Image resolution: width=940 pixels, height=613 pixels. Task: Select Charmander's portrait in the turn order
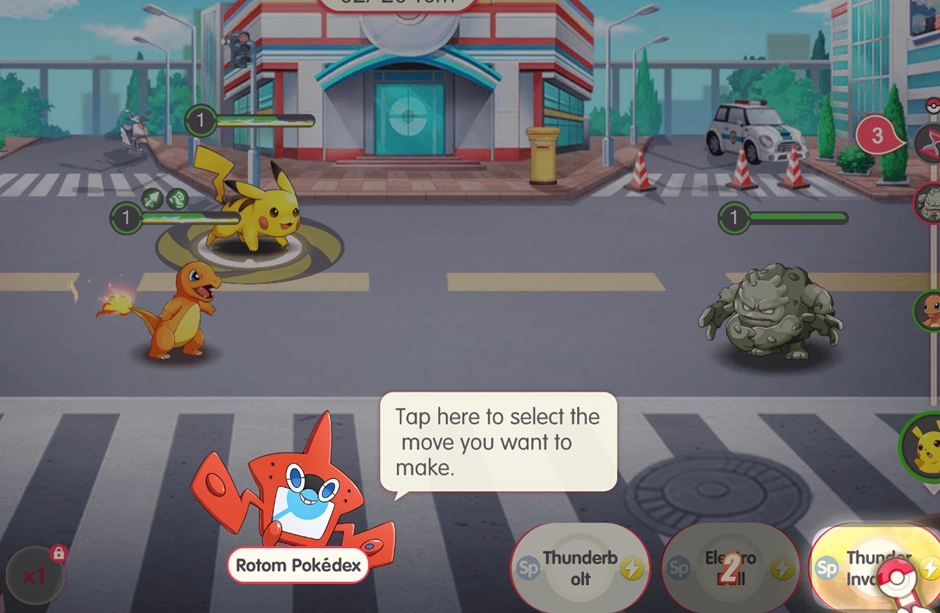coord(929,310)
